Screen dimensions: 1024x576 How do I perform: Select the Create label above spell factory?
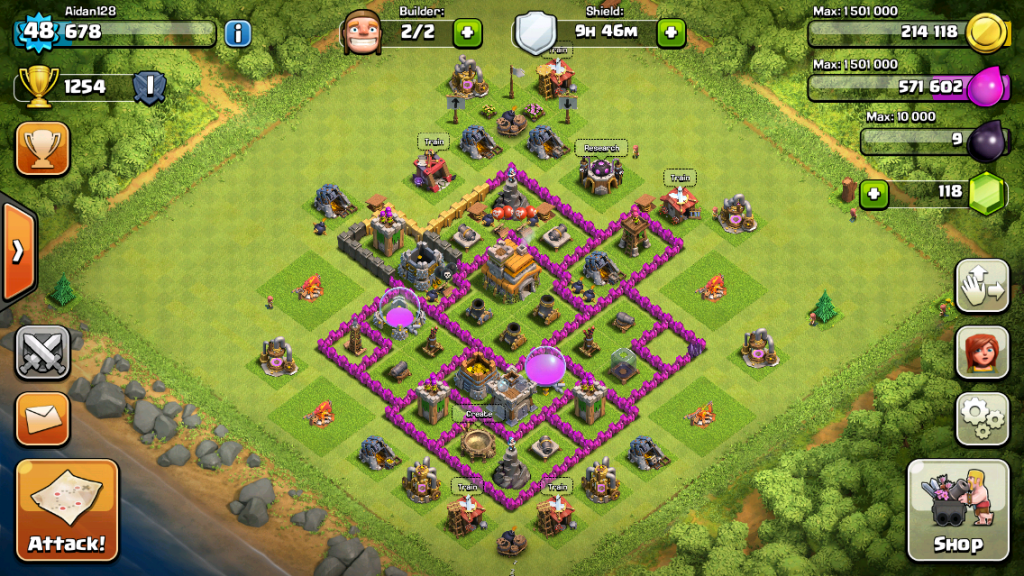pos(479,412)
